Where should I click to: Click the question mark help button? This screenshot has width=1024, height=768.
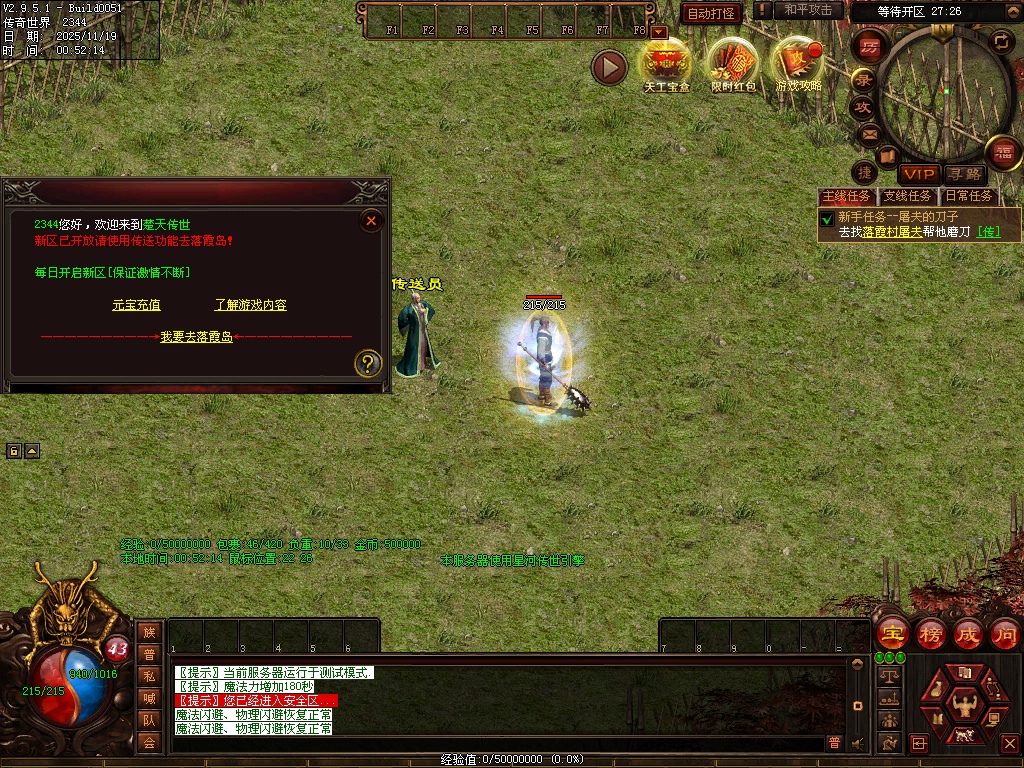[x=369, y=363]
